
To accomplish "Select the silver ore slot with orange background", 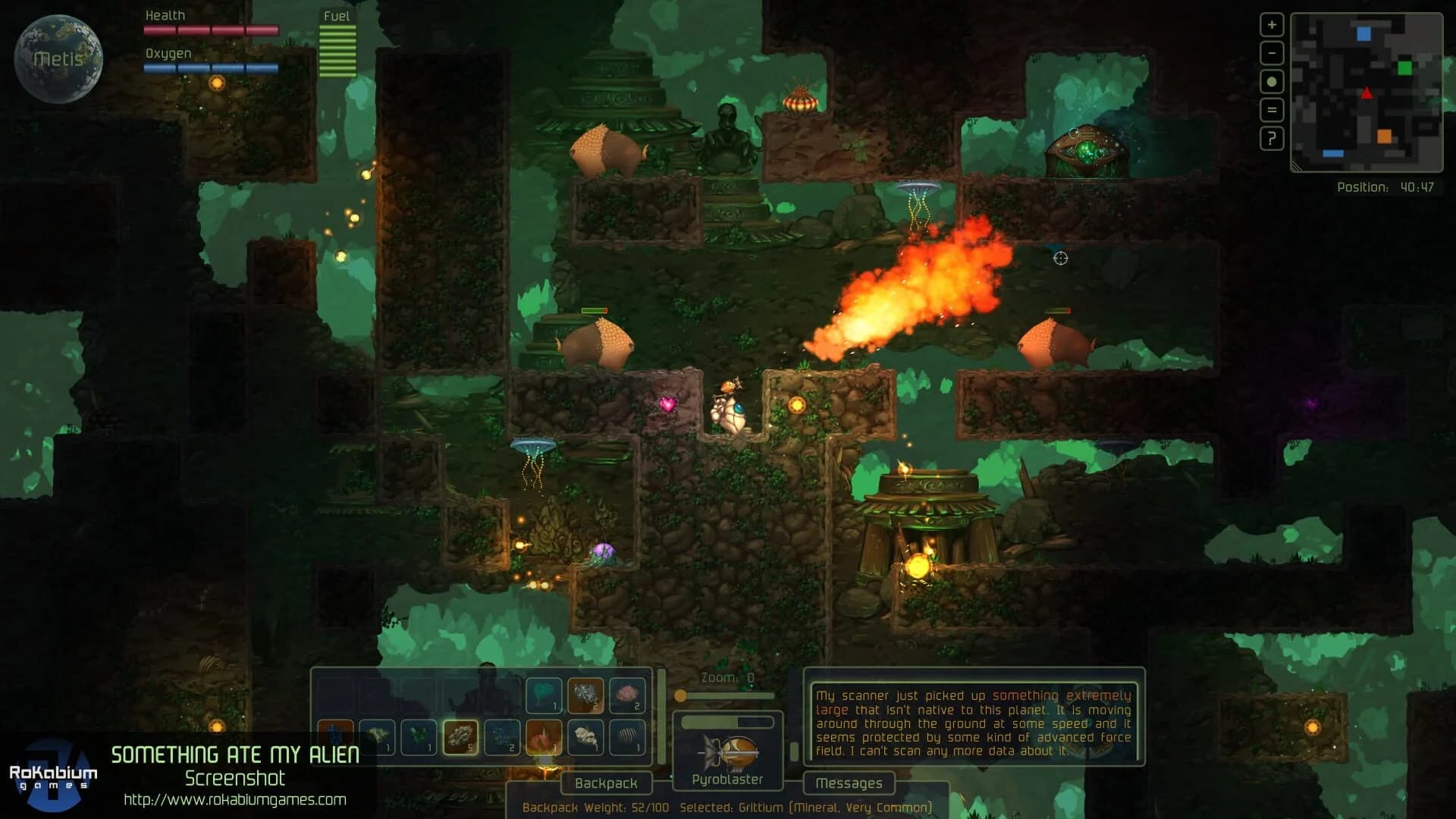I will coord(585,695).
